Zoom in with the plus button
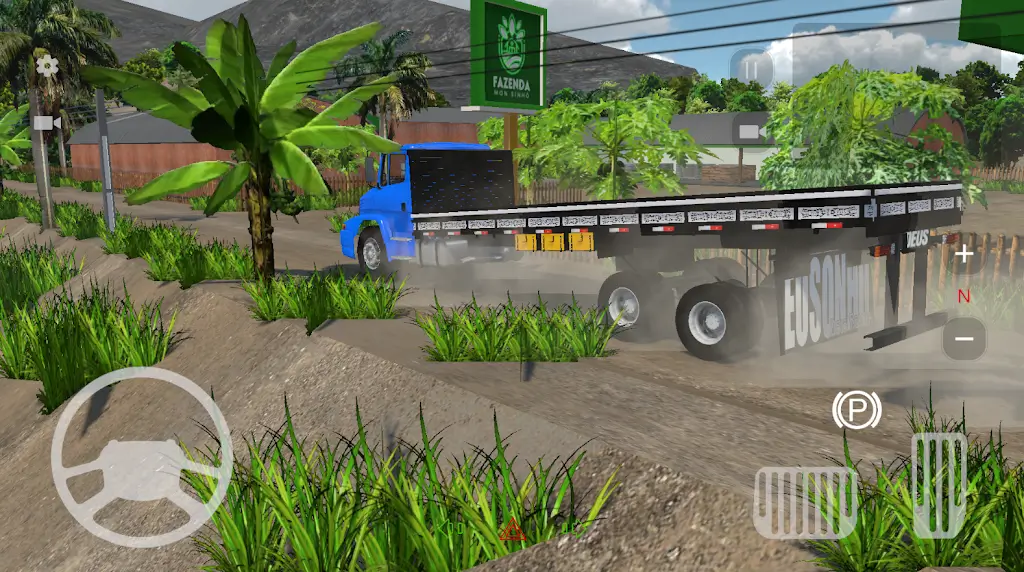This screenshot has width=1024, height=572. pos(964,254)
